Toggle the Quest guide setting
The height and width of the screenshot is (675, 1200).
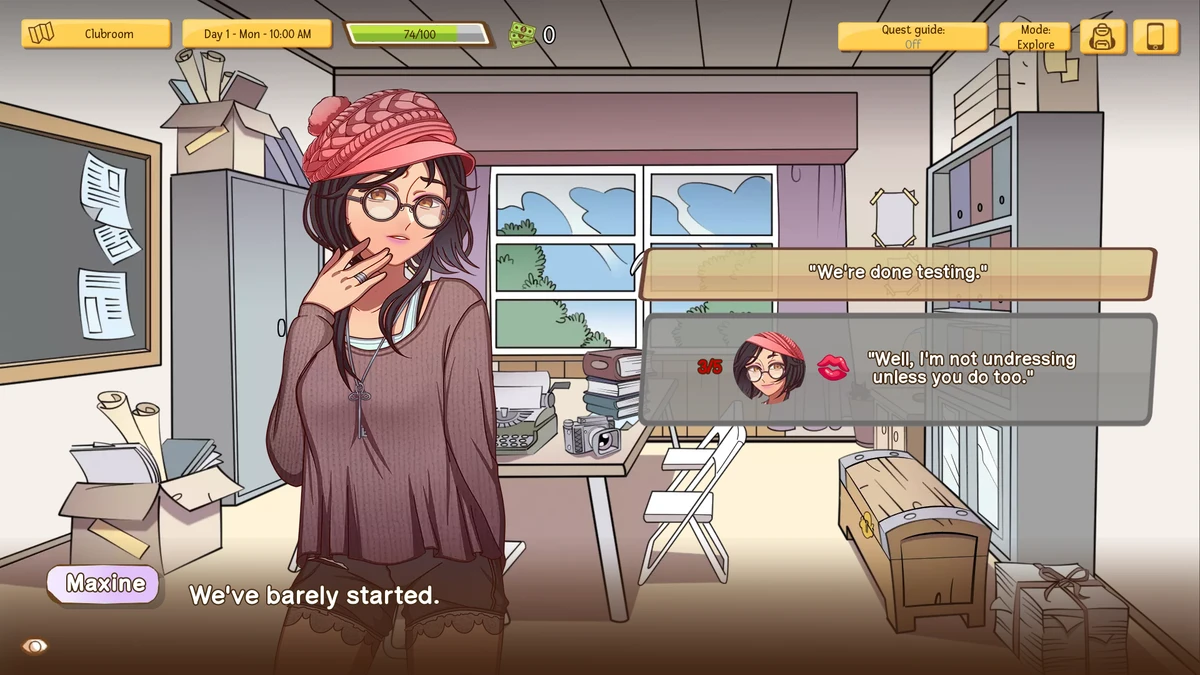912,37
